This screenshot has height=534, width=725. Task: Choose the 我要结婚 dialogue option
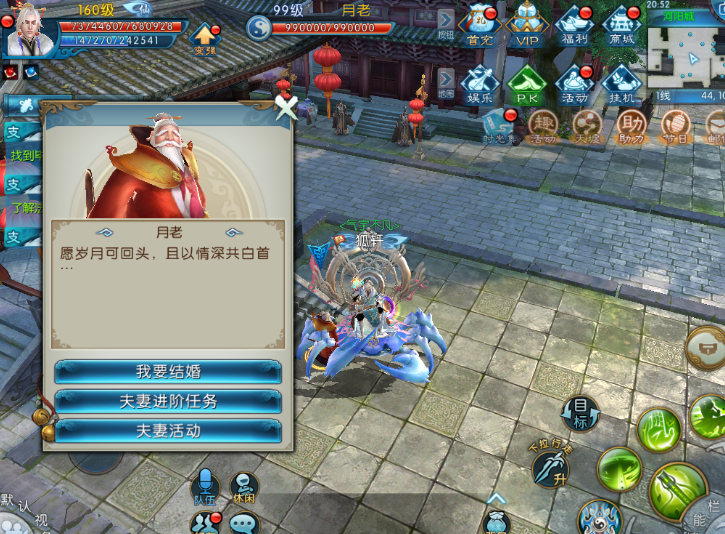(x=167, y=371)
